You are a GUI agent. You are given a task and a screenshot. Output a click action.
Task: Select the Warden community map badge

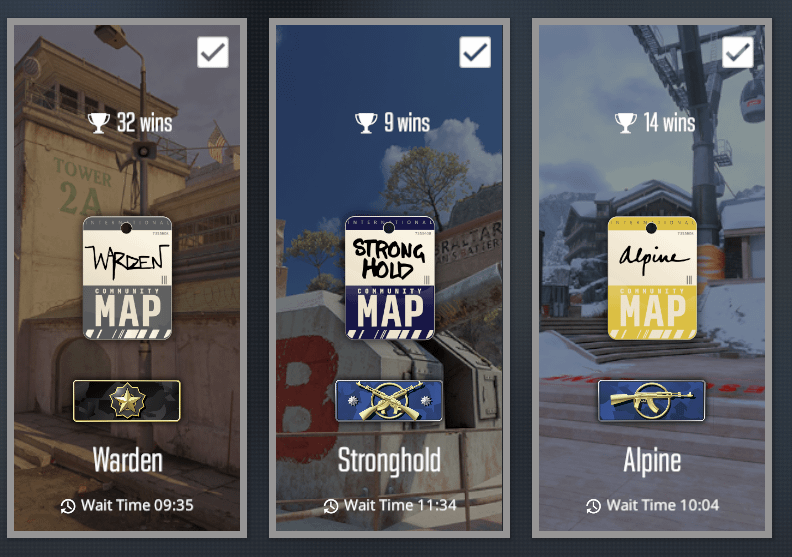pos(127,278)
